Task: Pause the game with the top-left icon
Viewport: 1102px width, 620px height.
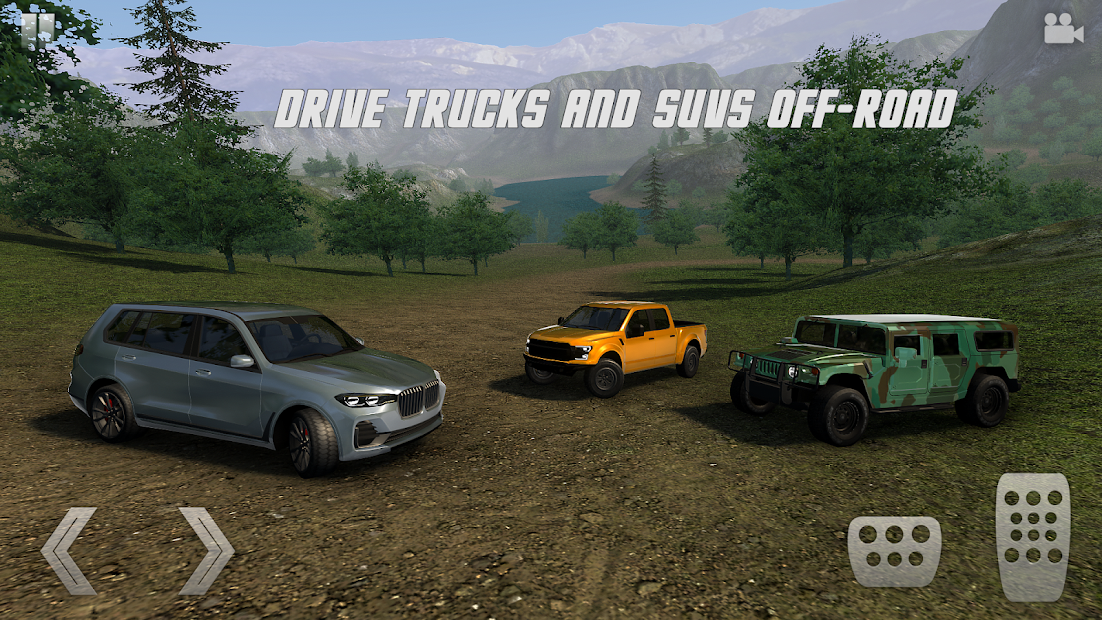Action: tap(38, 29)
